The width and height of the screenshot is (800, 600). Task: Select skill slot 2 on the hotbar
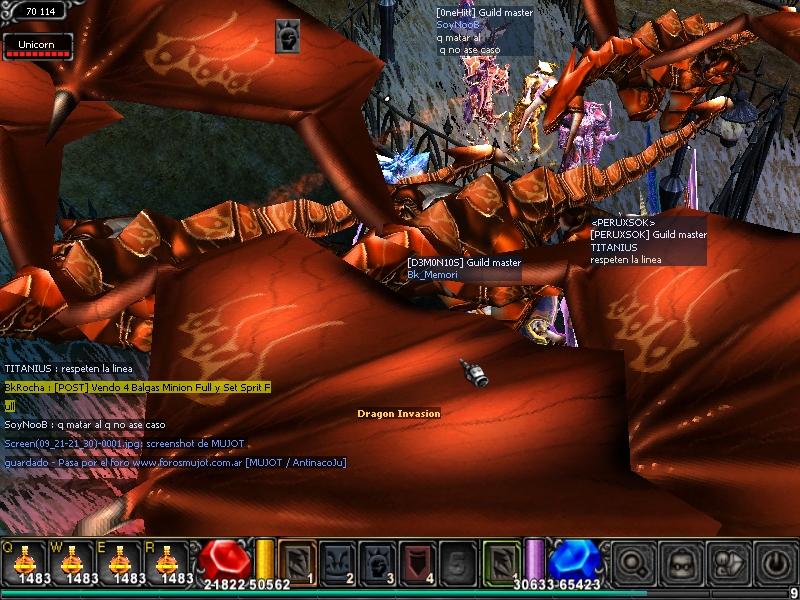[x=338, y=560]
